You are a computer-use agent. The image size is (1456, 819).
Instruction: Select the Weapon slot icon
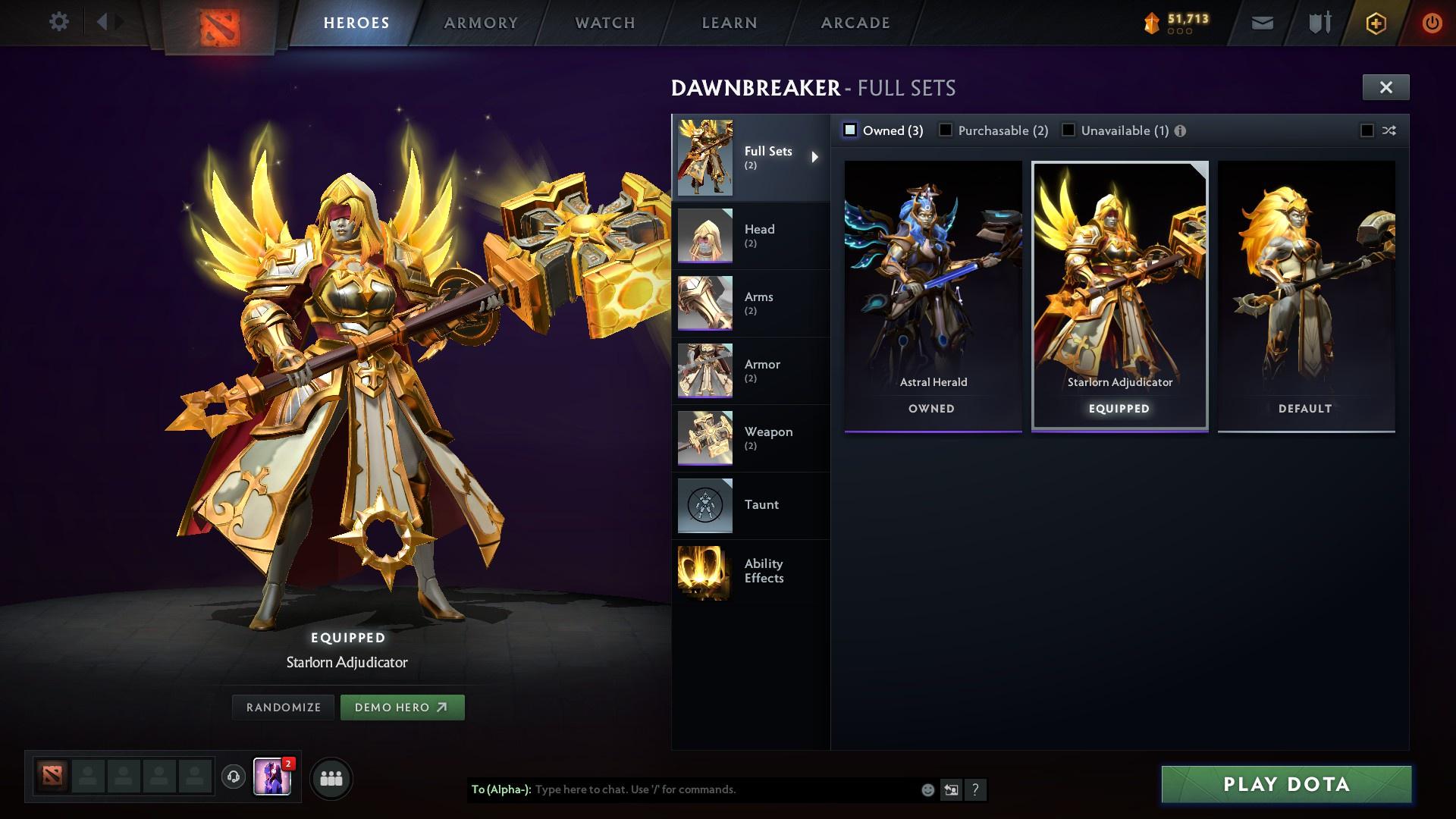click(705, 438)
